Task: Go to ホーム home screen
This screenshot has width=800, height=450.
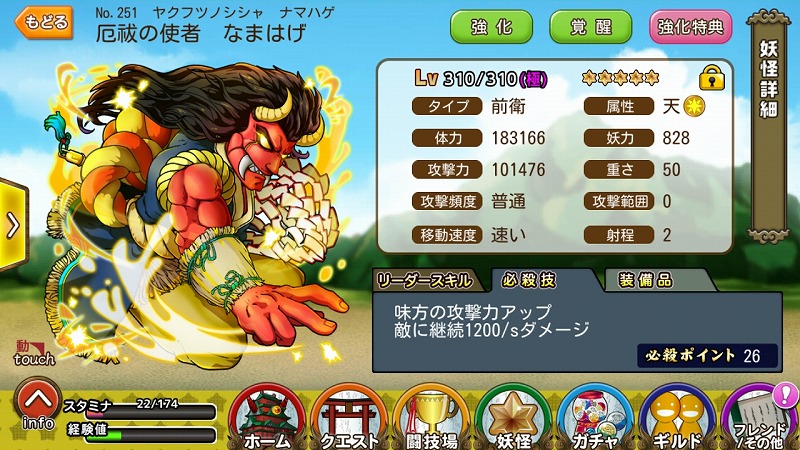Action: [267, 416]
